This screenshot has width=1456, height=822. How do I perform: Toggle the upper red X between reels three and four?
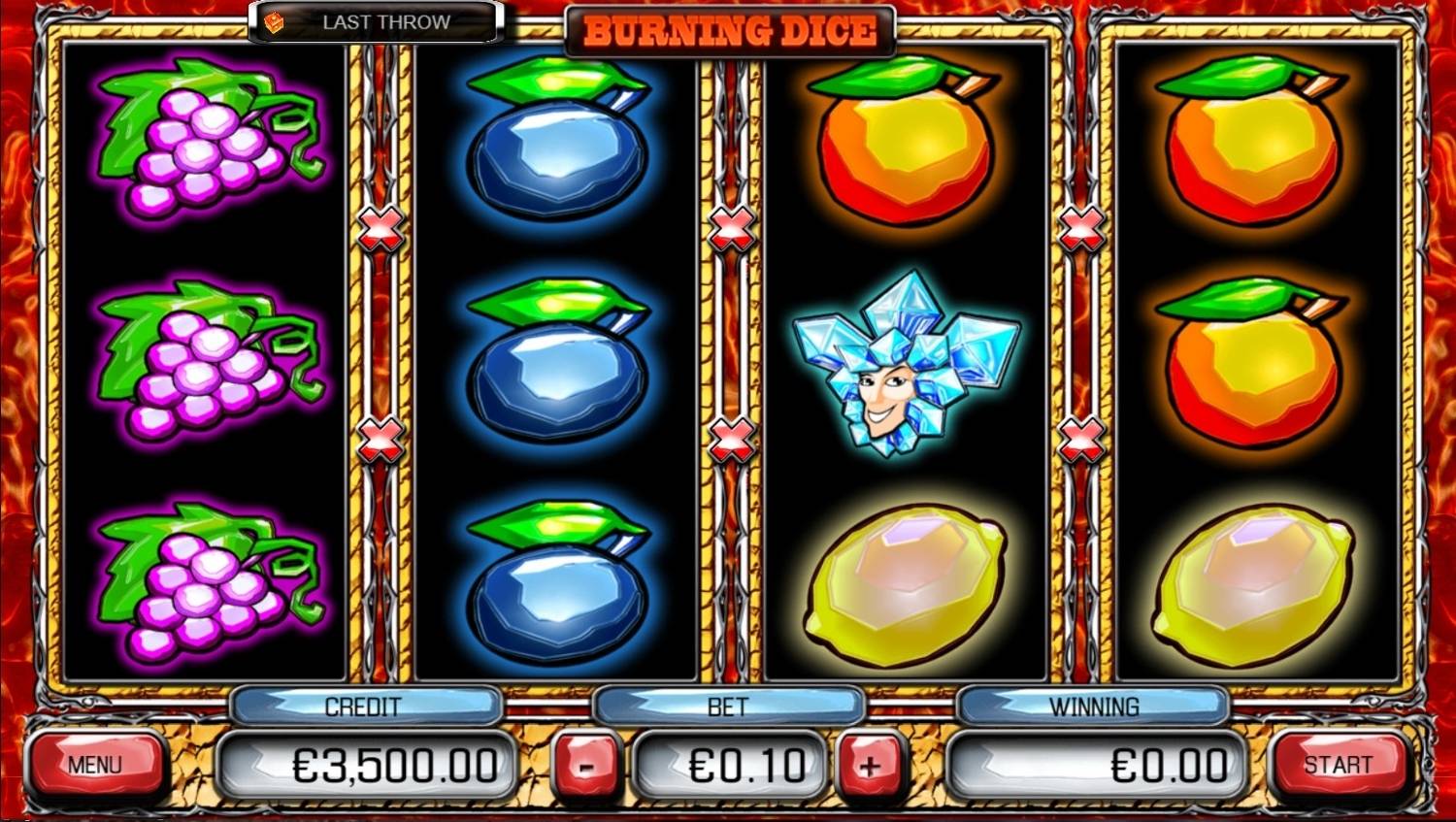point(1079,229)
